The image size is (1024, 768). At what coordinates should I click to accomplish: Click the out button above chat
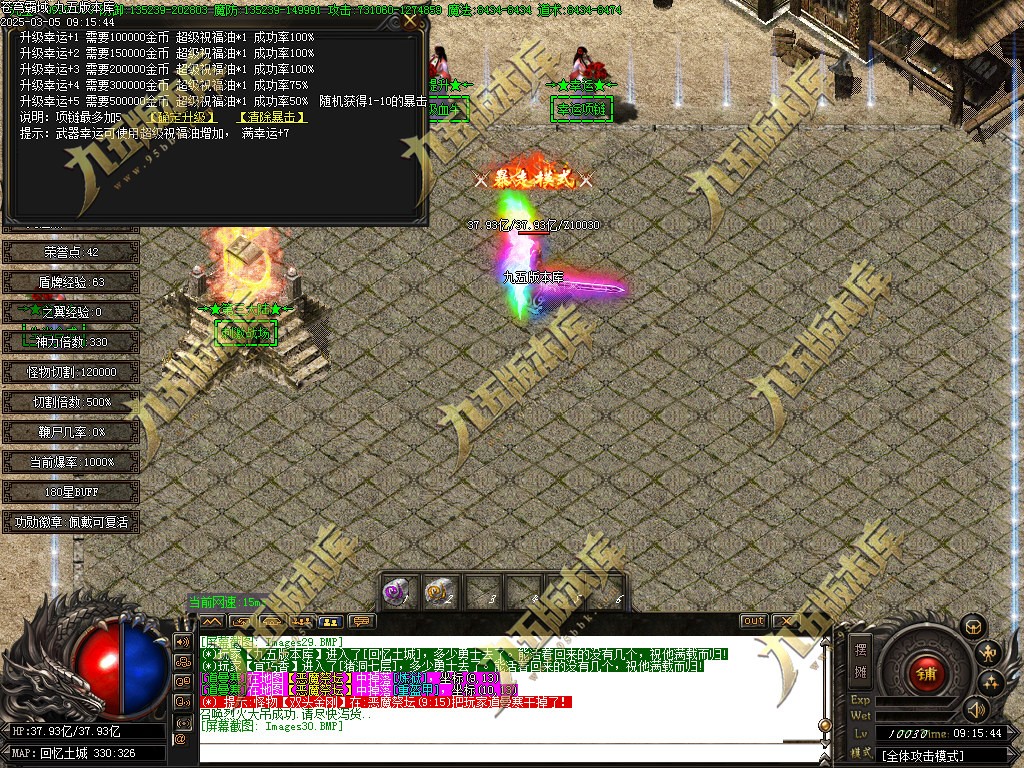pos(753,621)
